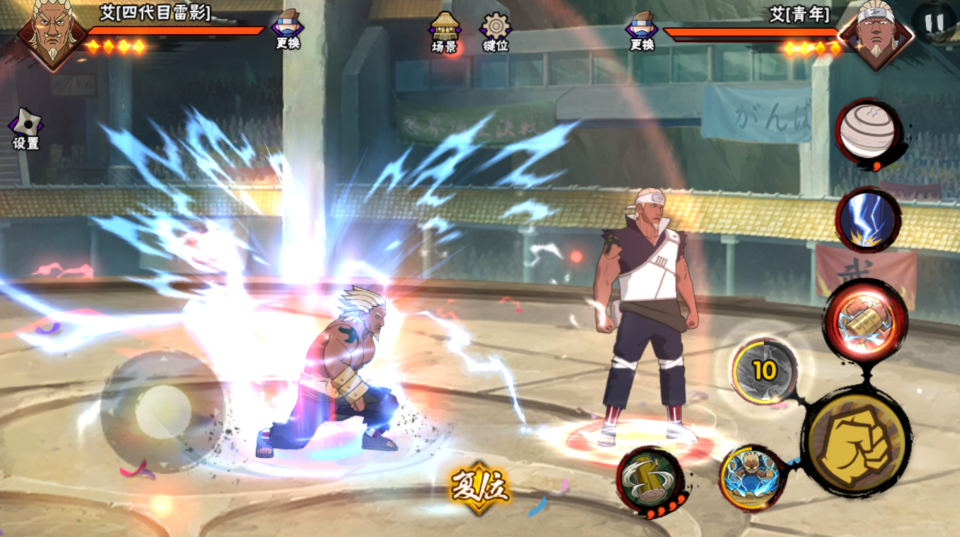This screenshot has width=960, height=537.
Task: Use the substitution scroll ball skill
Action: pos(866,133)
